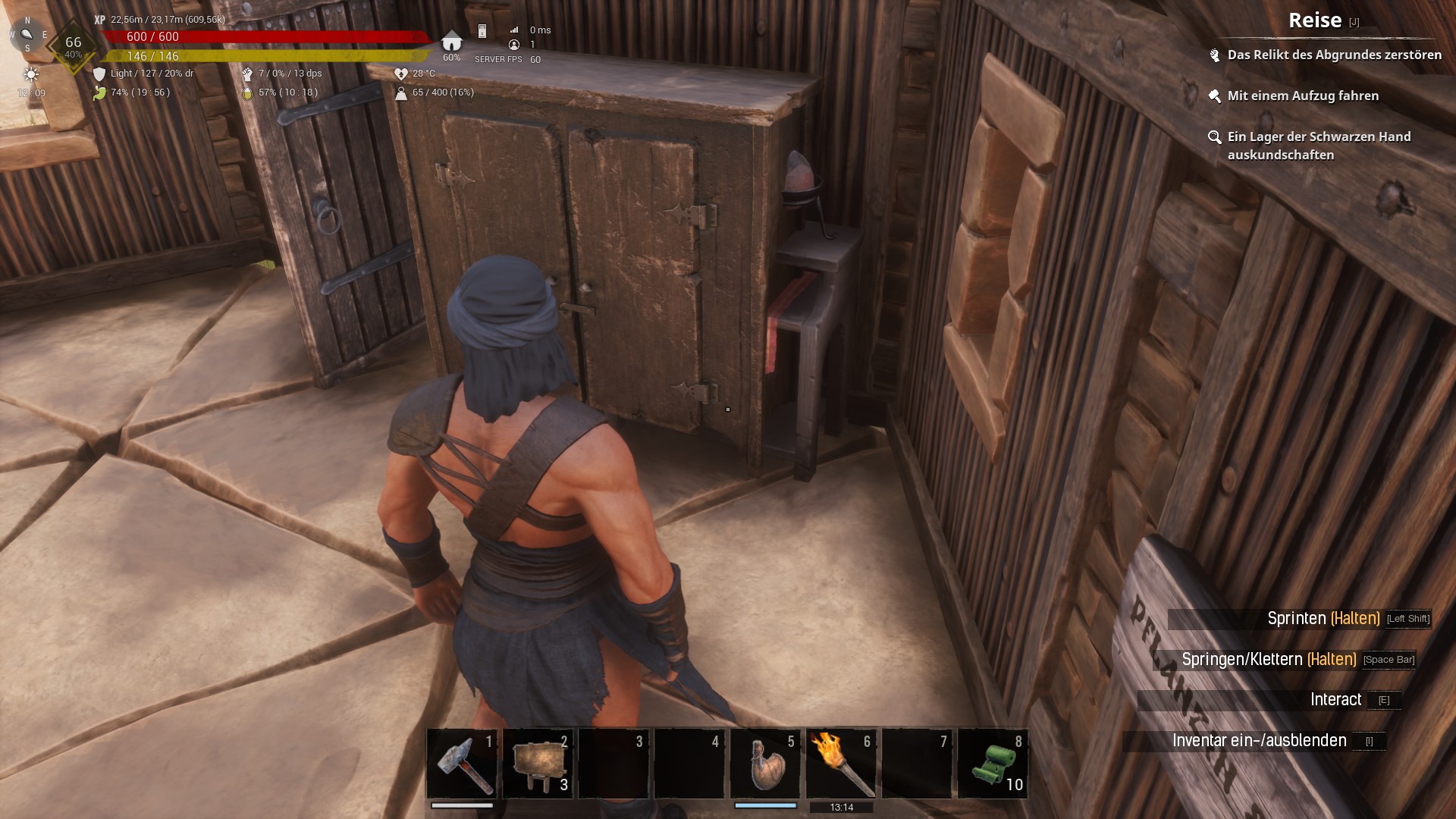Click the server tower status icon
Viewport: 1456px width, 819px height.
point(482,31)
